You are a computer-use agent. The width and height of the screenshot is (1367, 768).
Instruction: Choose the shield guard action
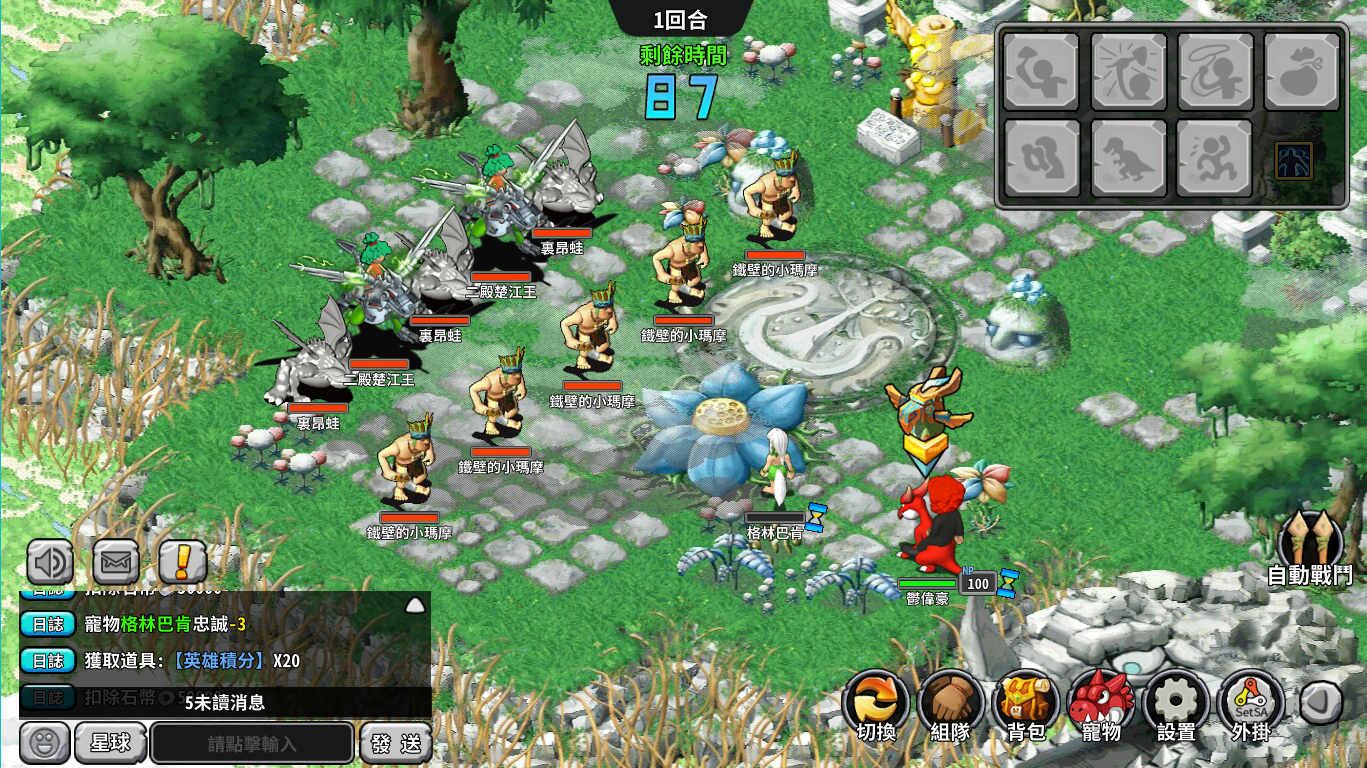pos(1041,158)
